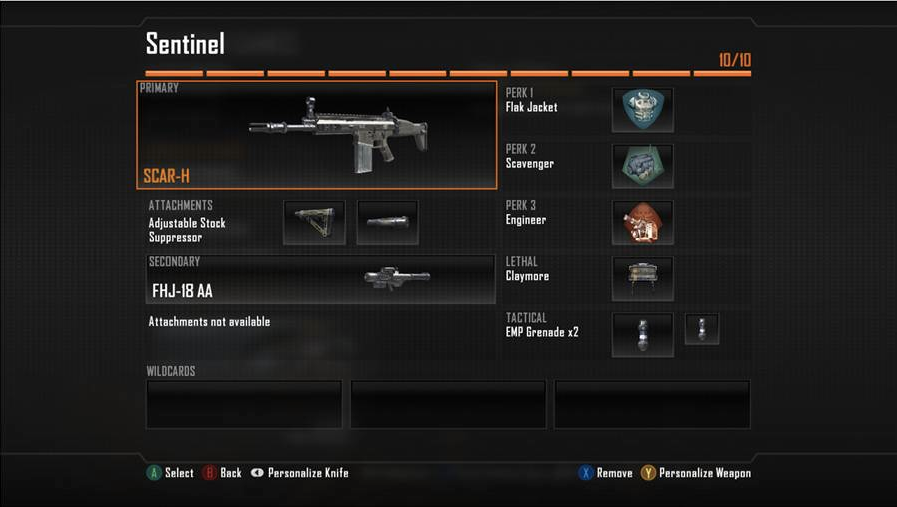Open the FHJ-18 AA secondary weapon slot
This screenshot has height=507, width=897.
point(320,279)
